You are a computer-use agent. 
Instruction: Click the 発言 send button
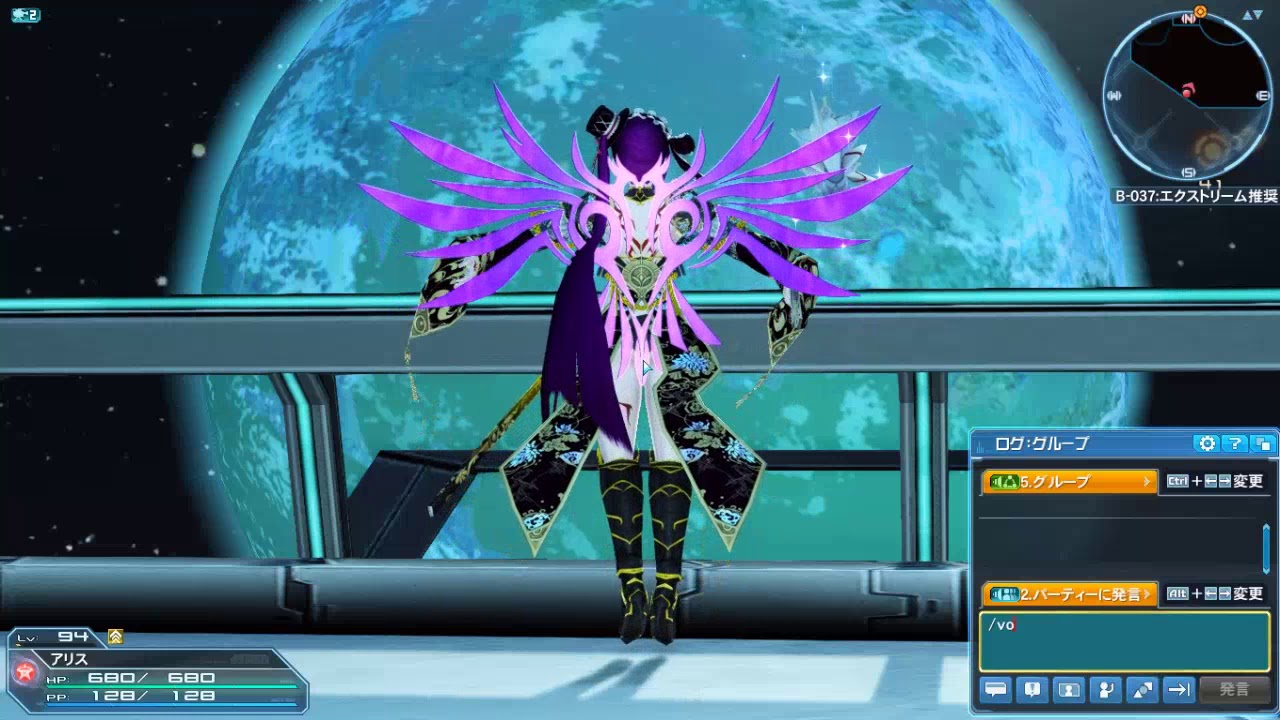click(x=1234, y=689)
